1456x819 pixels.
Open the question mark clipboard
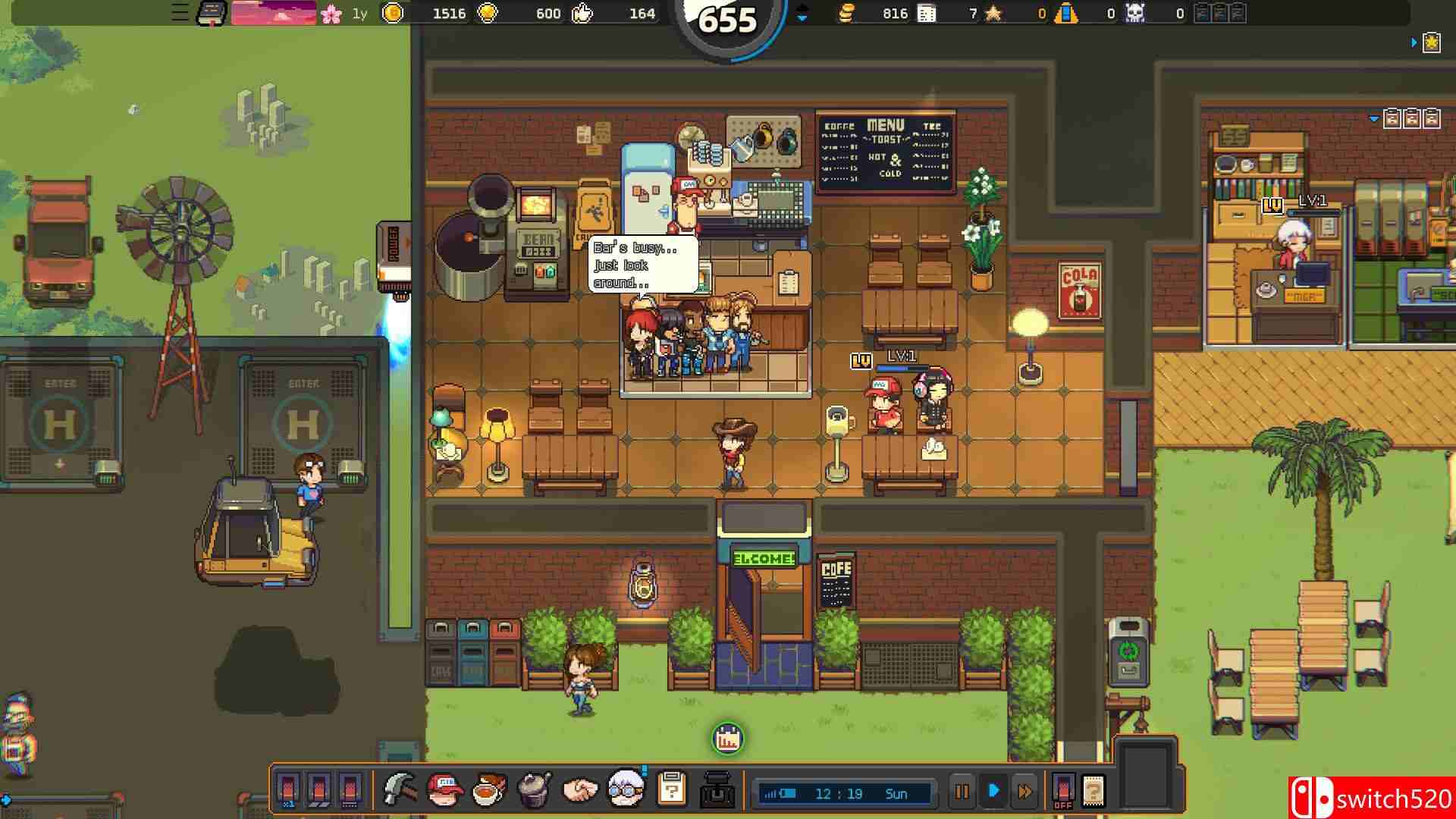[671, 790]
